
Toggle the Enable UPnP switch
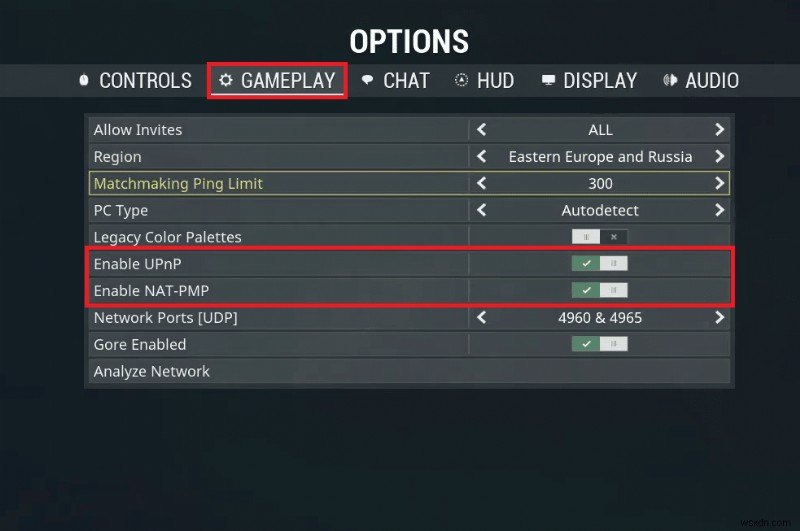coord(600,264)
